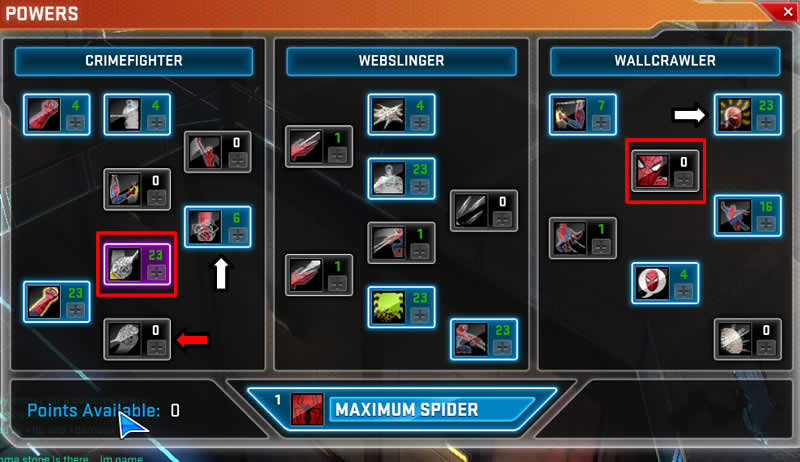Select the Webslinger power tree header

coord(401,61)
